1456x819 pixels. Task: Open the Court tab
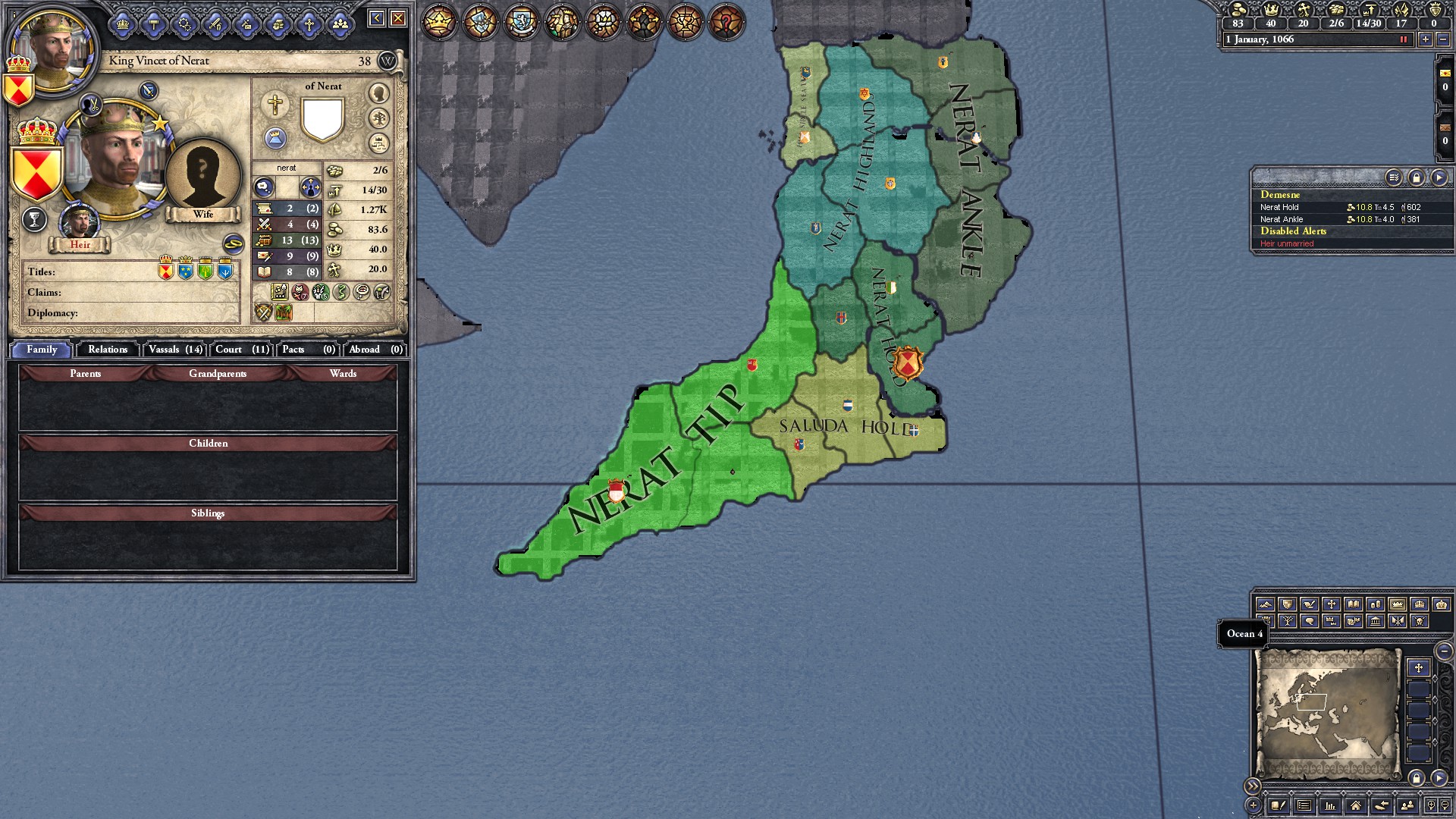pyautogui.click(x=240, y=350)
